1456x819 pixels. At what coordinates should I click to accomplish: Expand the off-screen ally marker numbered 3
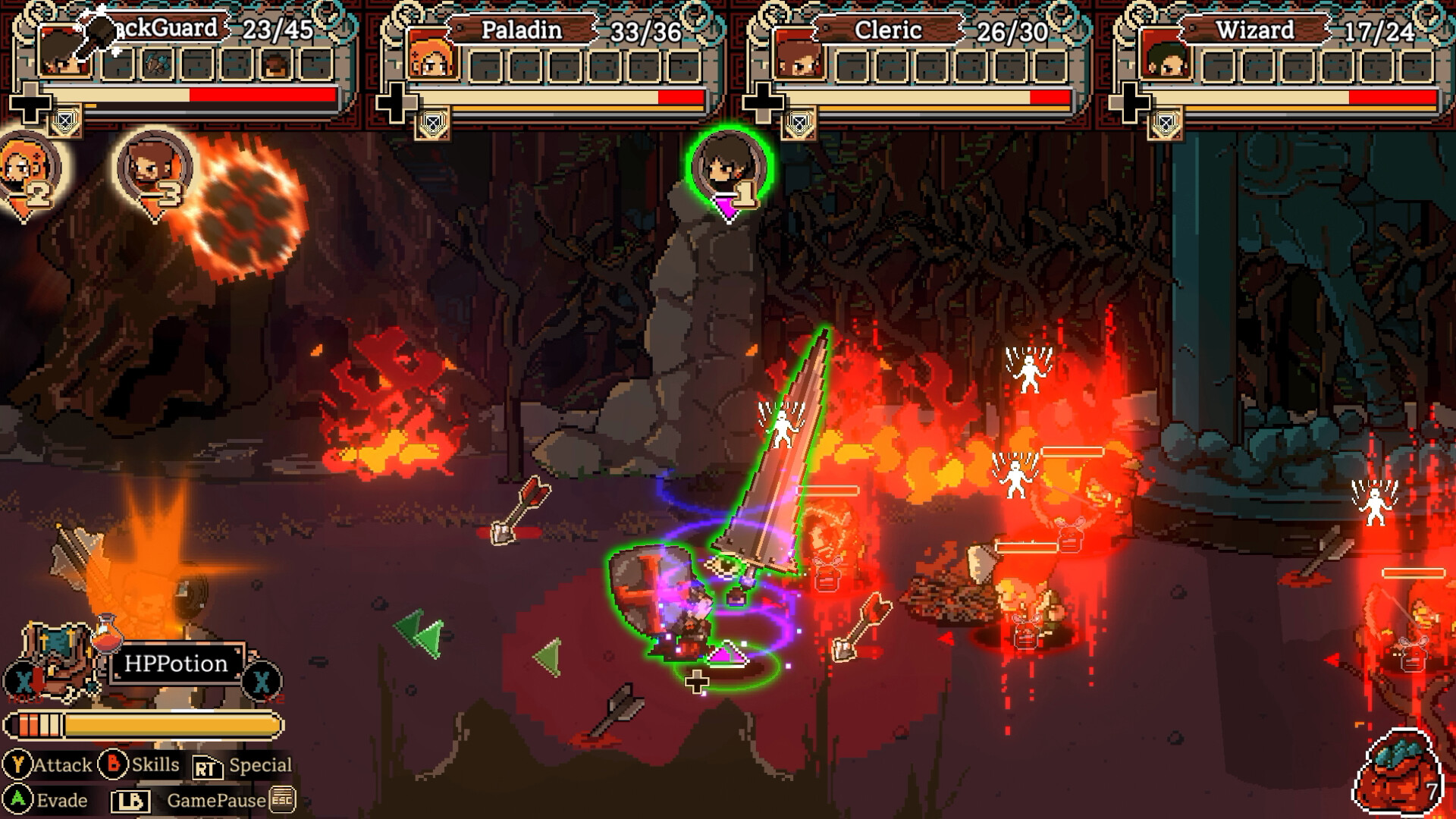point(152,165)
